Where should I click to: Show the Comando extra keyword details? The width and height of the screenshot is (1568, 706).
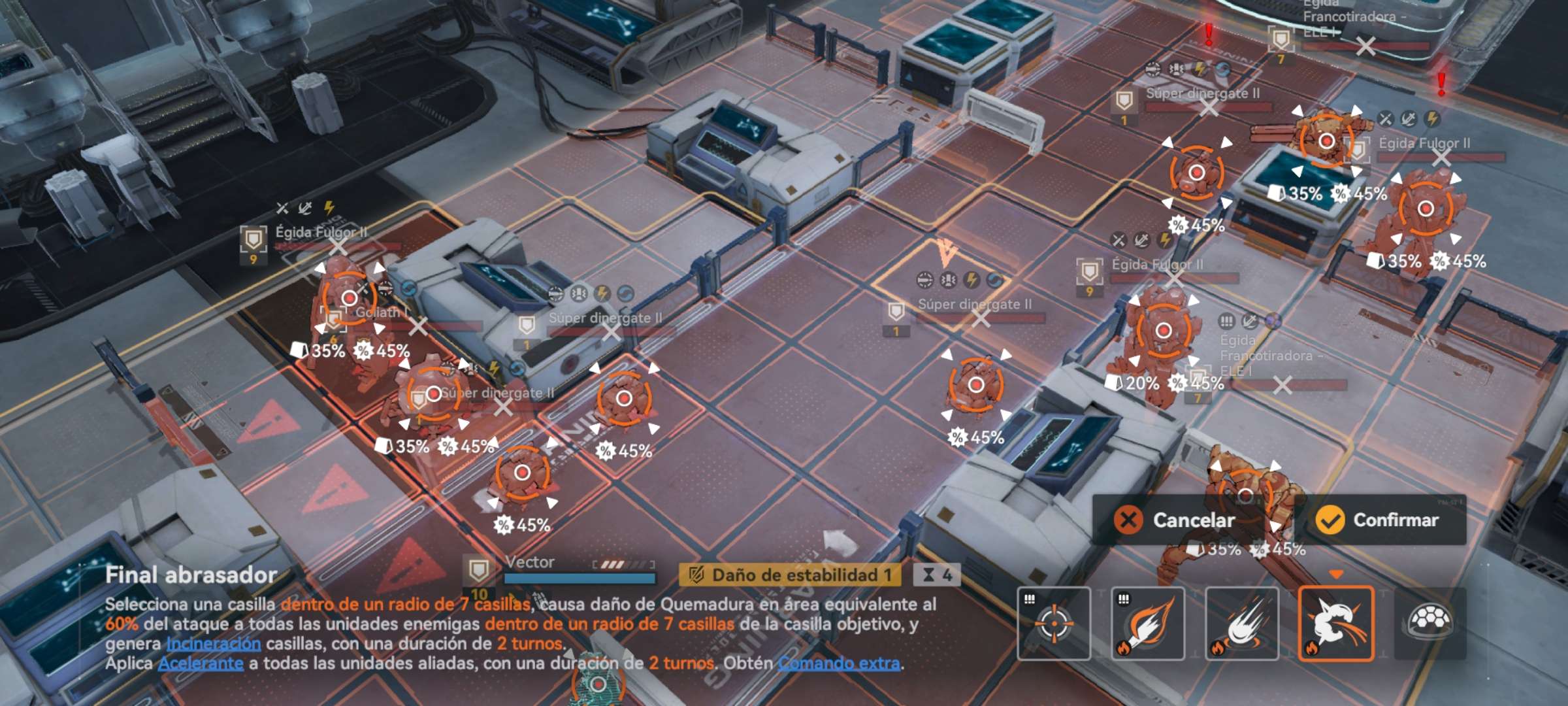839,664
